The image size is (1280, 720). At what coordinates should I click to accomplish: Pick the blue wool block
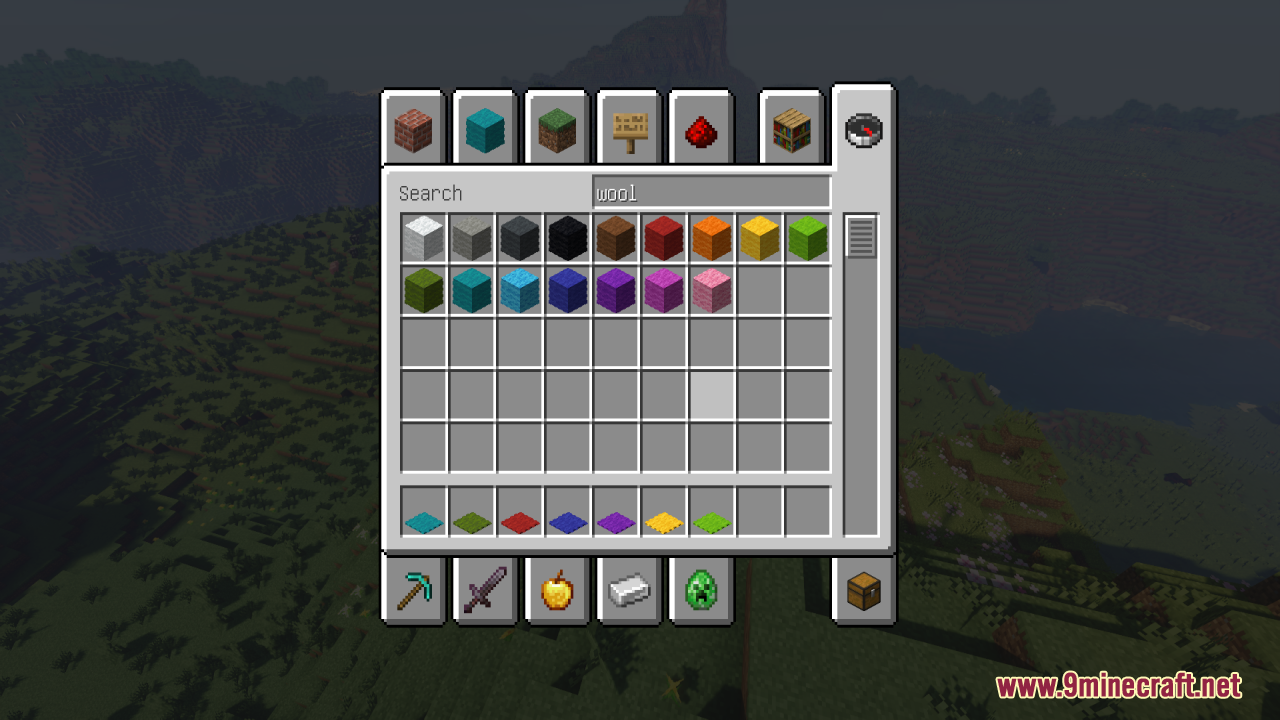tap(567, 289)
